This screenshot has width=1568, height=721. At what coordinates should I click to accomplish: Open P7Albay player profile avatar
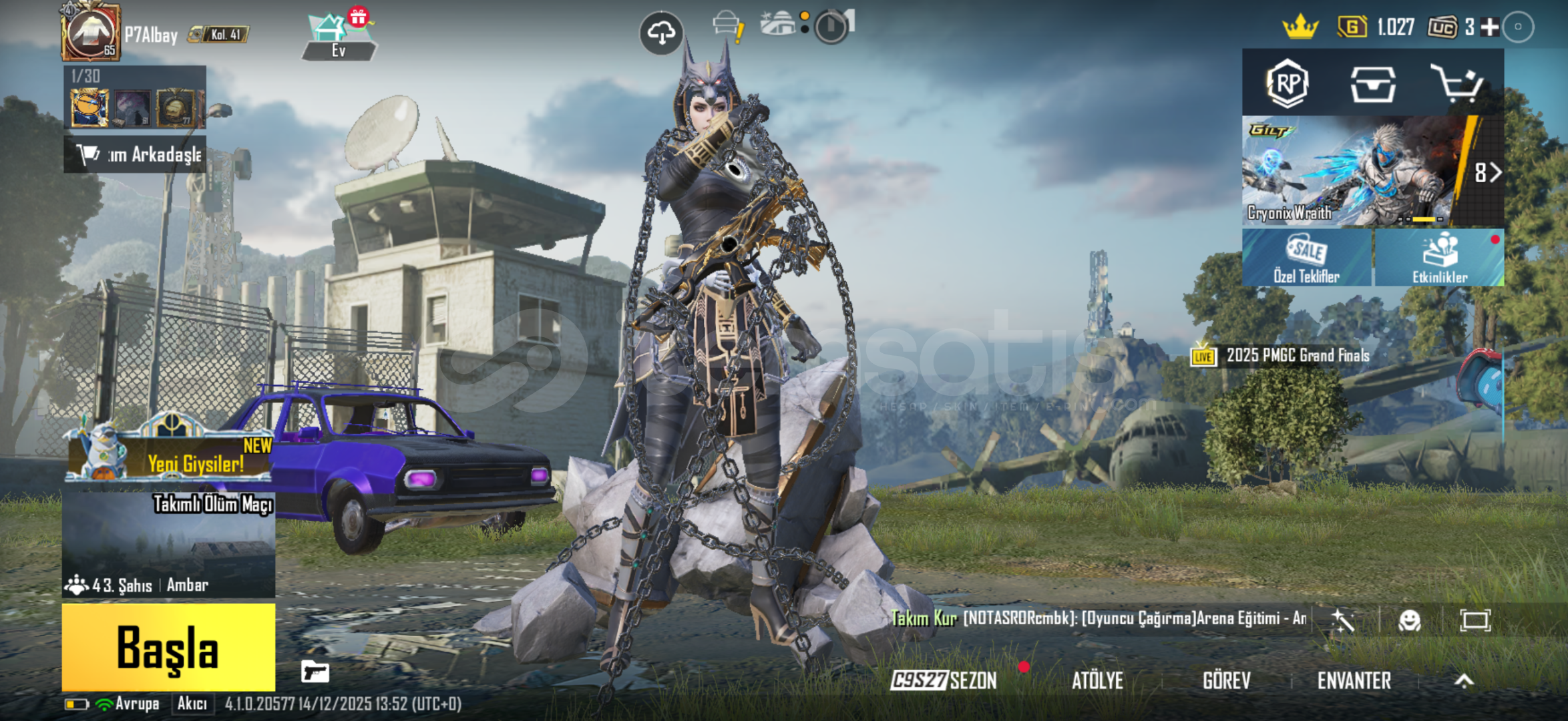tap(91, 32)
